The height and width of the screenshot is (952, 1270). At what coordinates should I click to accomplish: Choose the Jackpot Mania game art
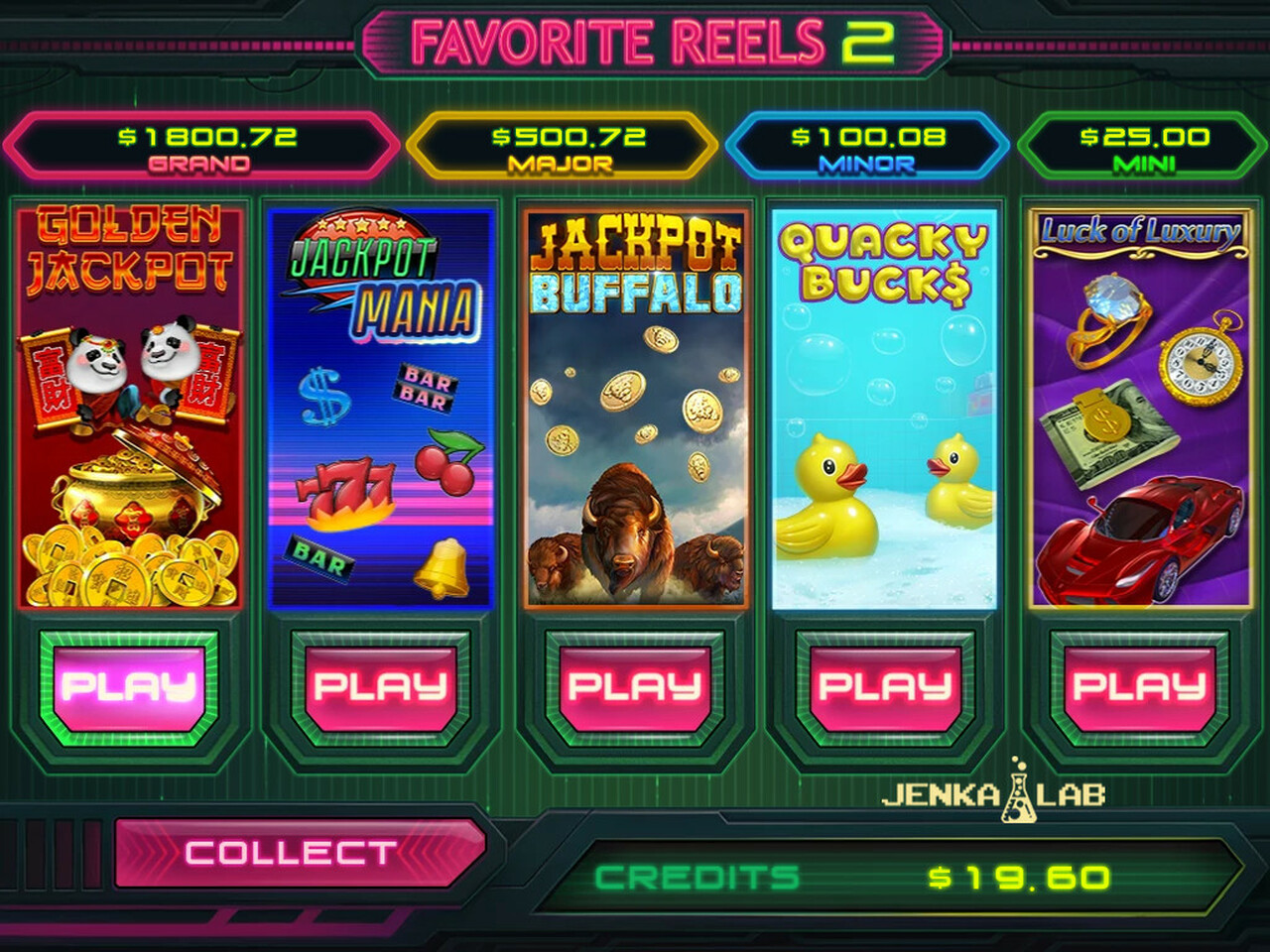coord(382,407)
